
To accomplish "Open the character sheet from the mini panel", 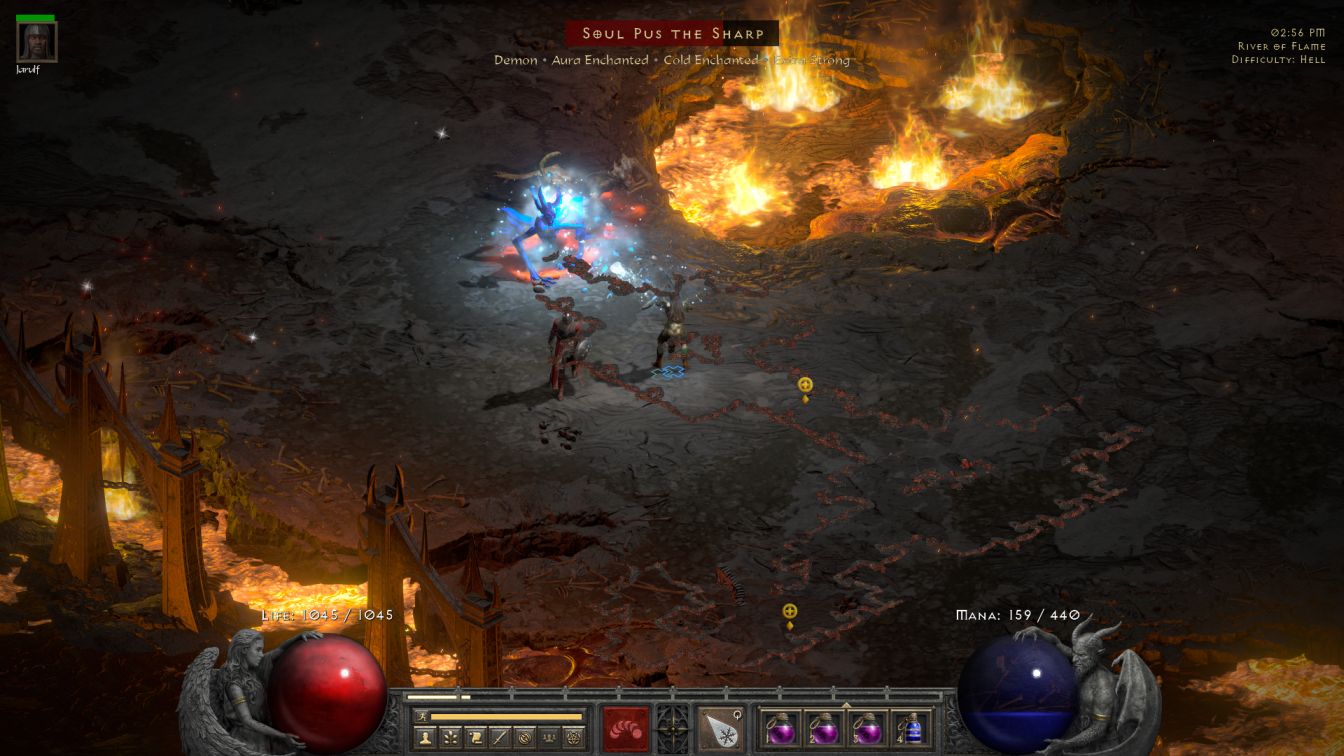I will click(x=425, y=738).
